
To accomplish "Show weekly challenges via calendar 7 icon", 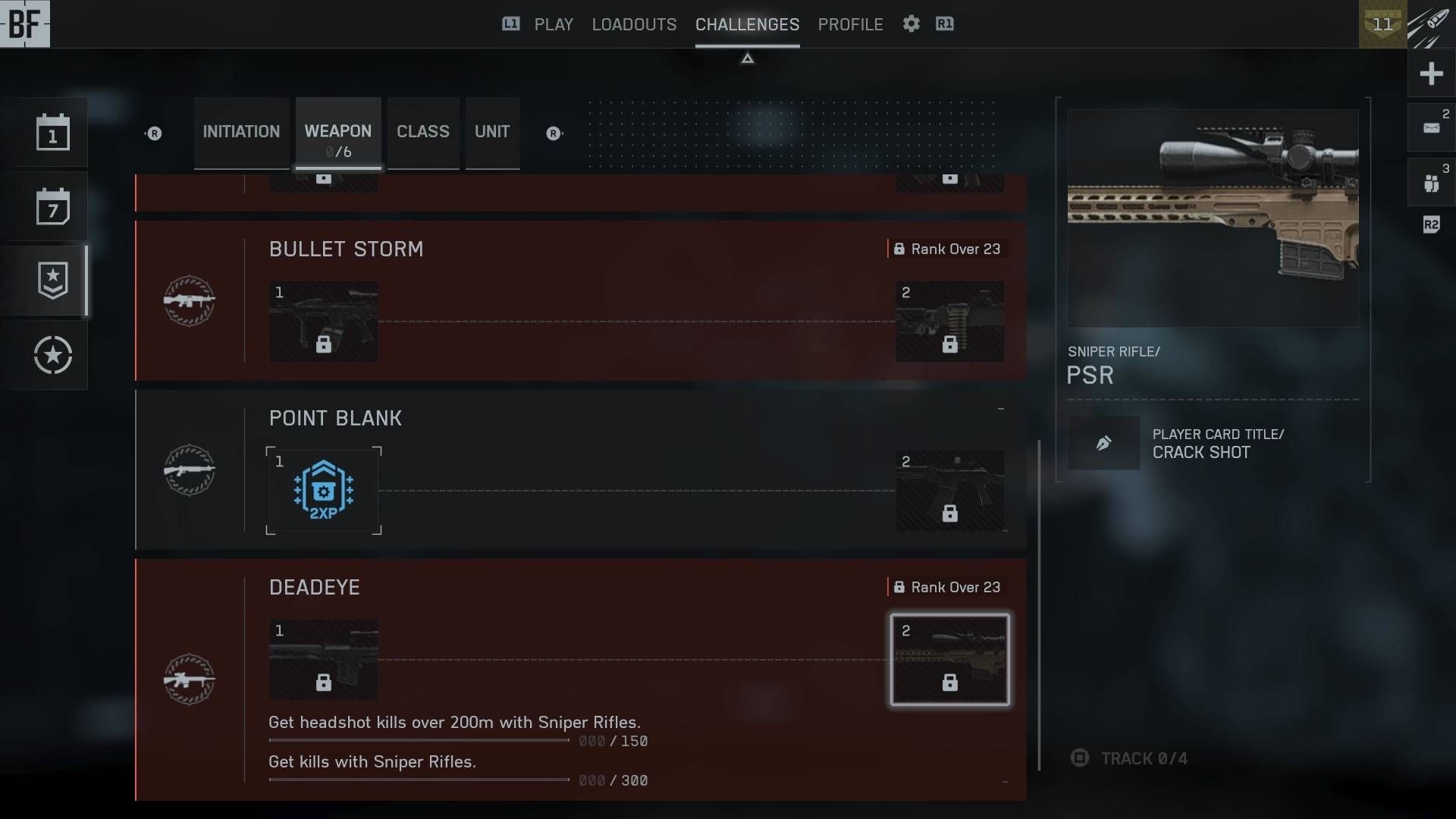I will 52,206.
